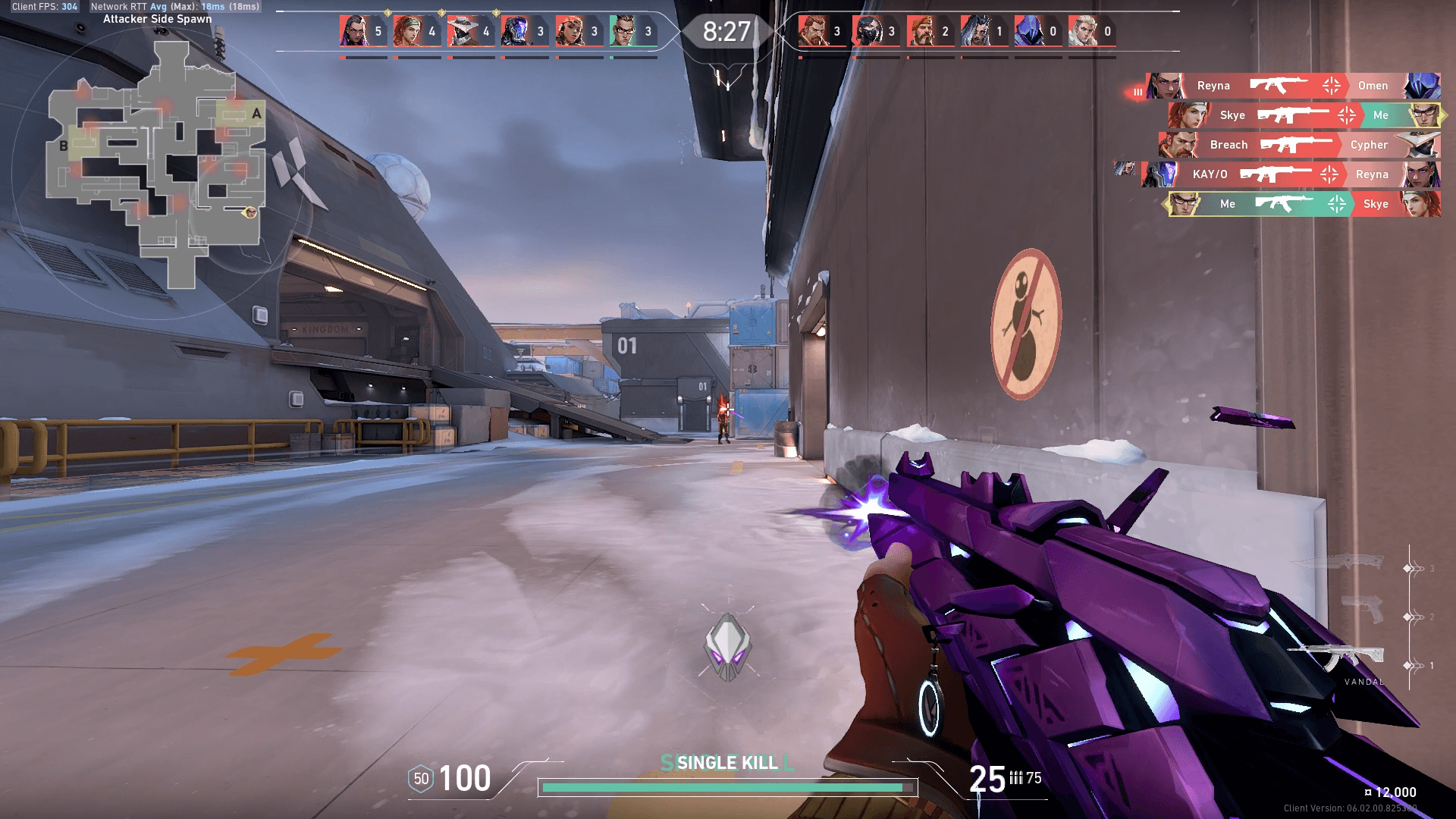Select the A site marker on minimap

point(256,114)
